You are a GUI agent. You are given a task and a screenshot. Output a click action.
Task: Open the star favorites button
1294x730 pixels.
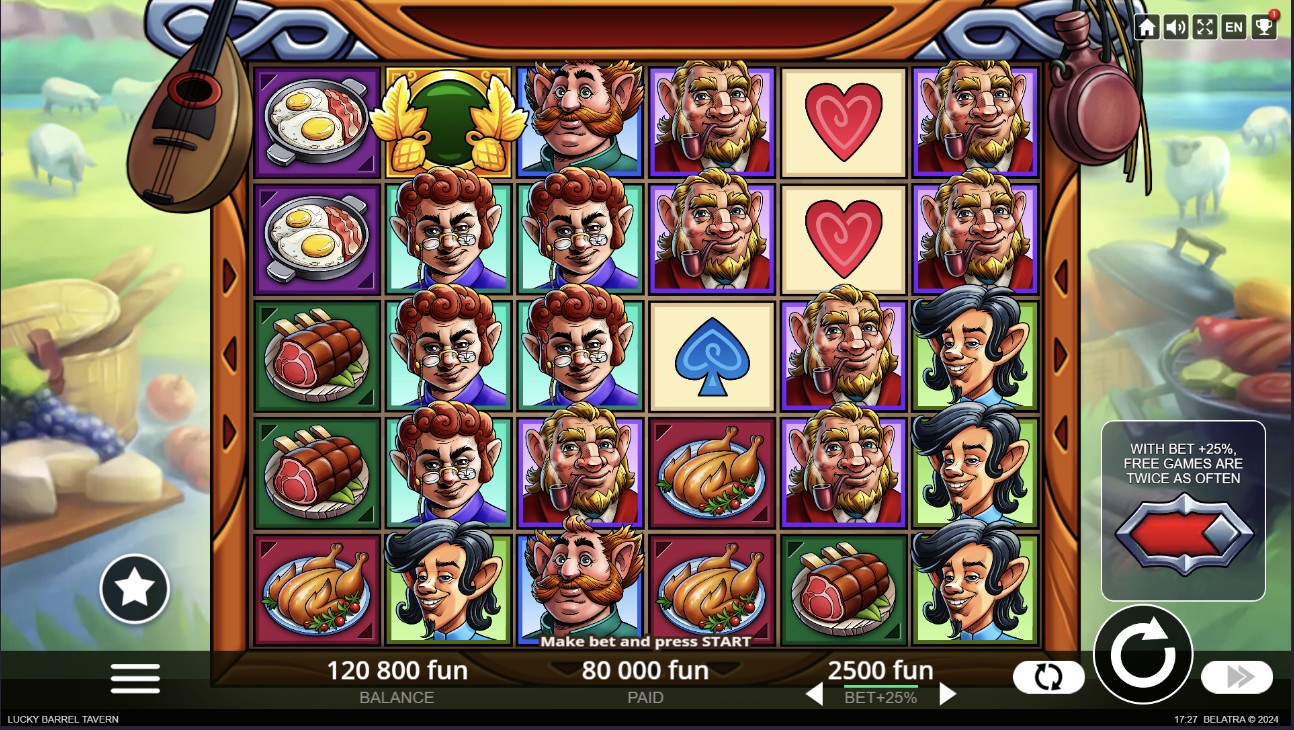[135, 589]
